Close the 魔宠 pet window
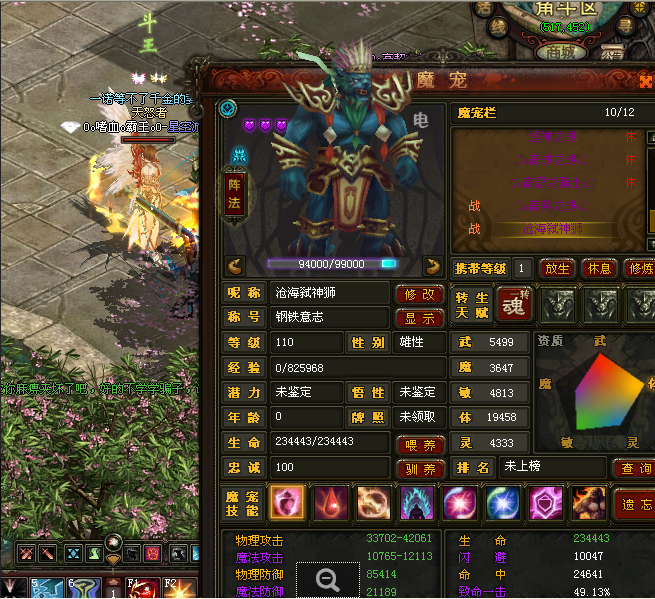 click(646, 82)
